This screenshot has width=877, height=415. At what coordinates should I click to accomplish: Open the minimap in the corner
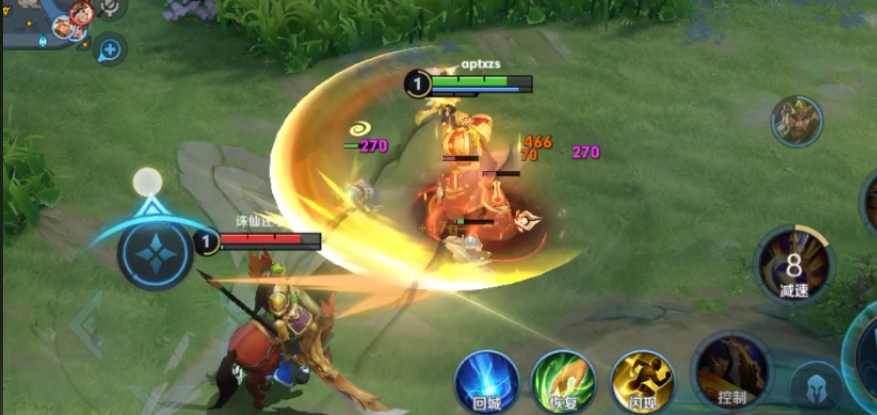tap(40, 24)
